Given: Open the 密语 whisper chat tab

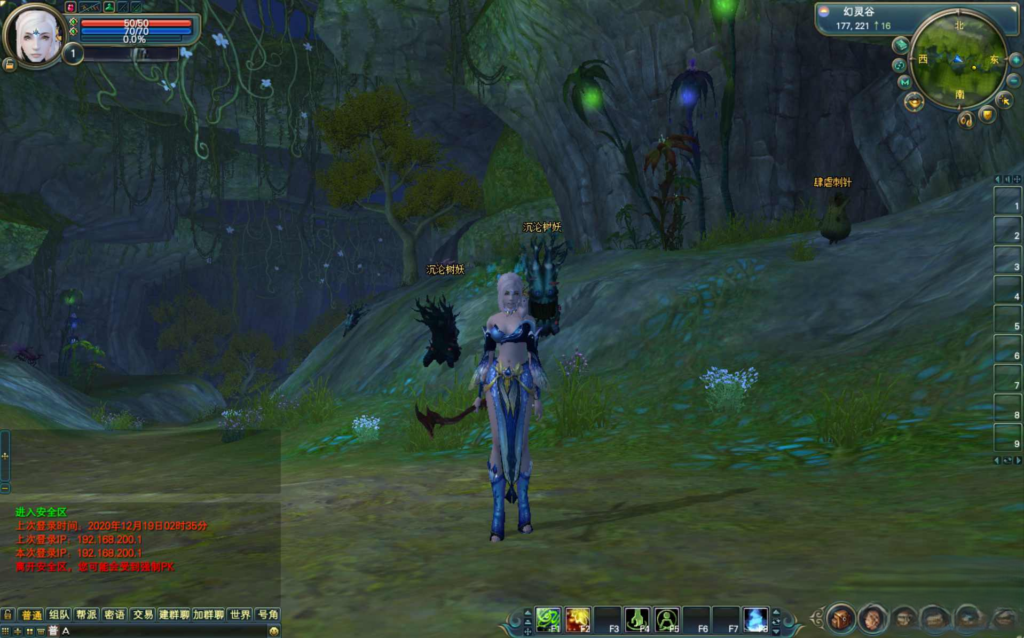Looking at the screenshot, I should (x=115, y=614).
